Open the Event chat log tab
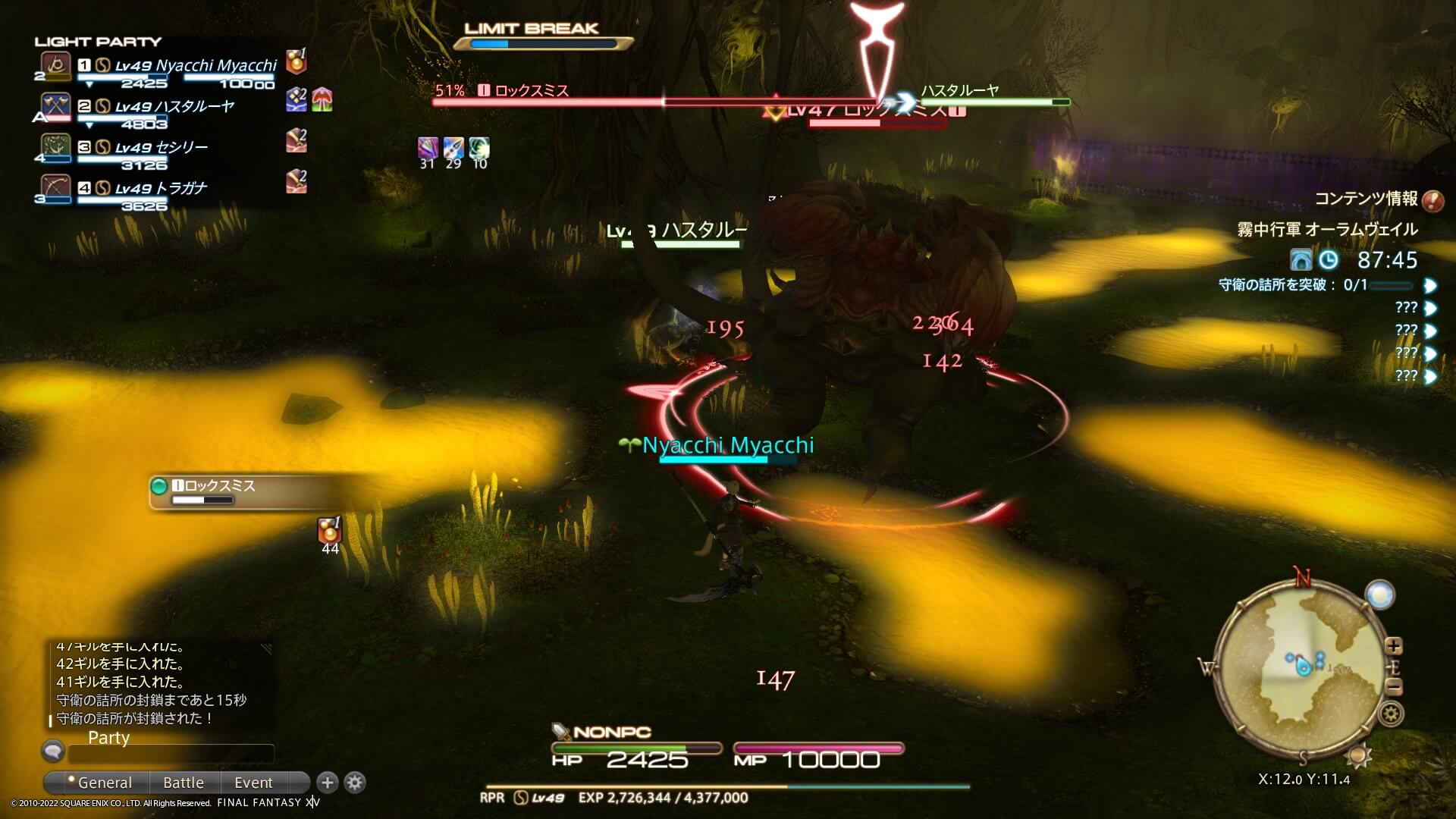Viewport: 1456px width, 819px height. 253,783
